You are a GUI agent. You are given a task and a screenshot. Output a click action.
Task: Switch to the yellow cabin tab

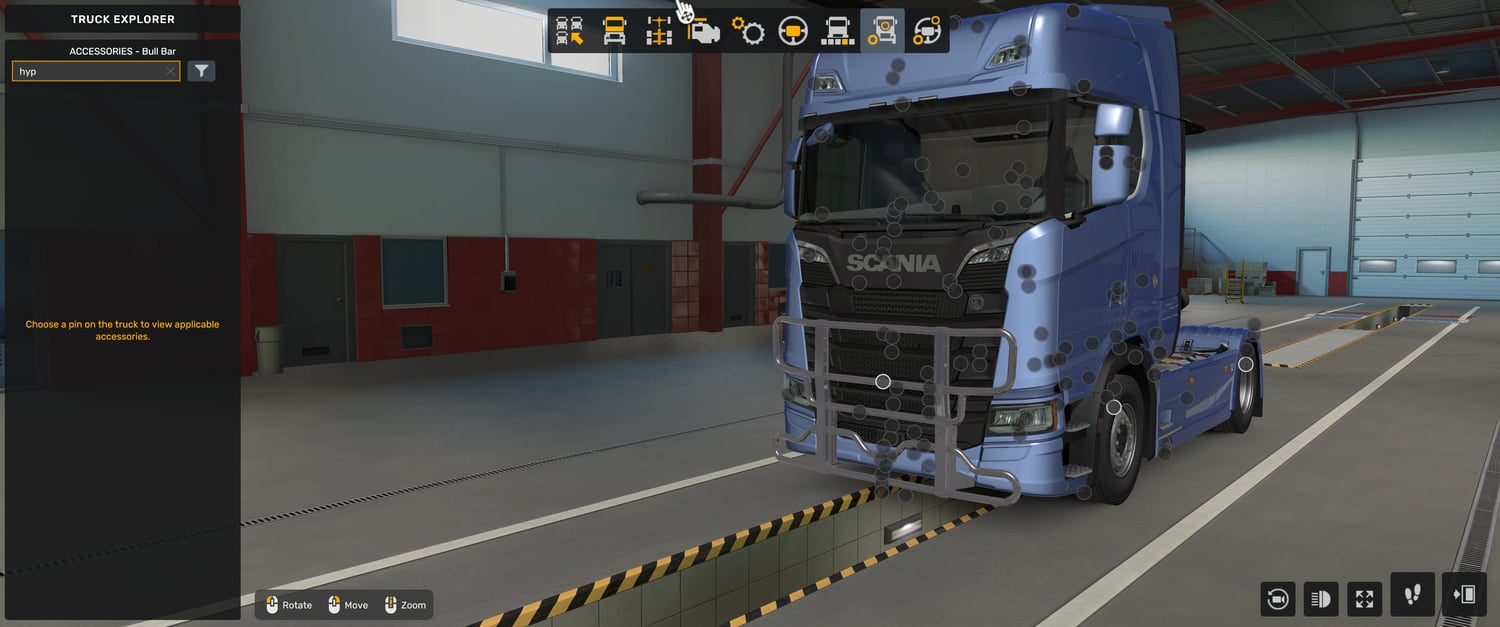click(x=615, y=31)
